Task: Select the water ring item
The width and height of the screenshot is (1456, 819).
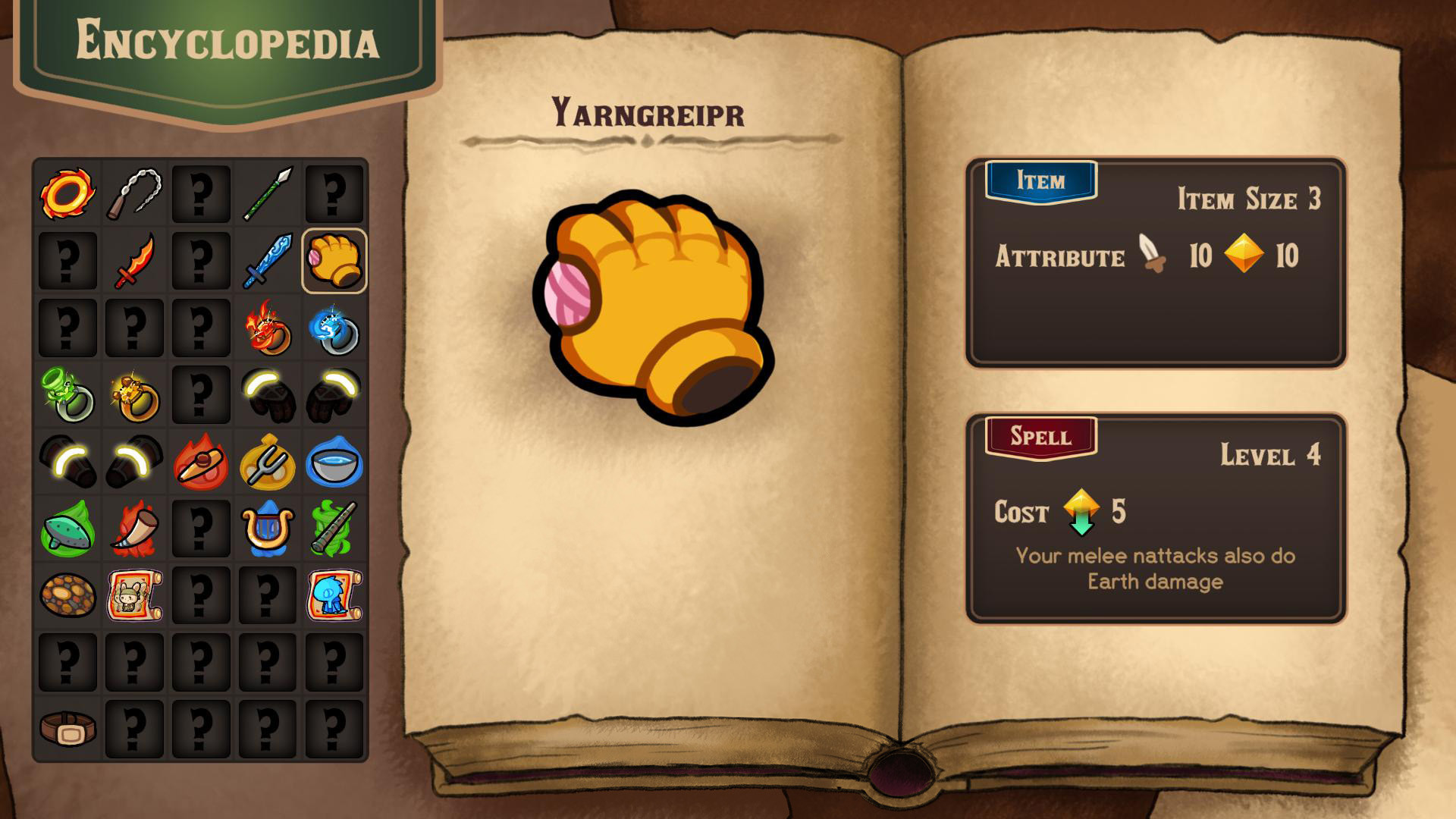Action: pos(334,327)
